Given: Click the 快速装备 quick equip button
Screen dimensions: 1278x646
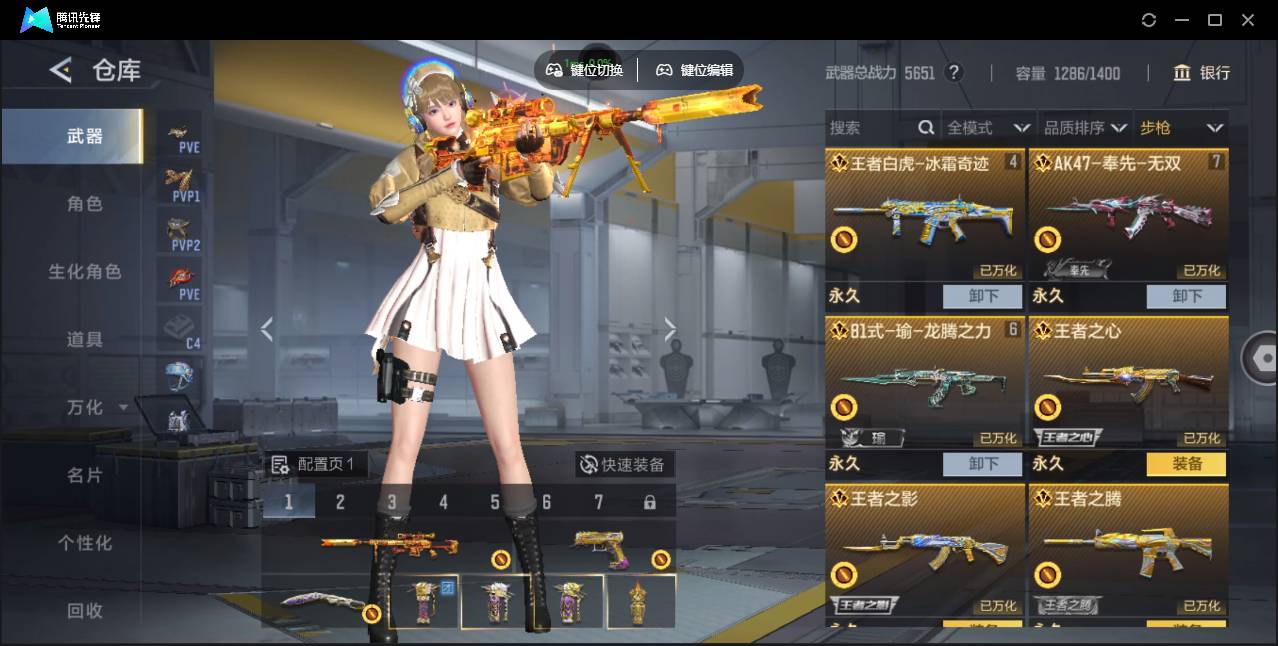Looking at the screenshot, I should click(x=624, y=465).
